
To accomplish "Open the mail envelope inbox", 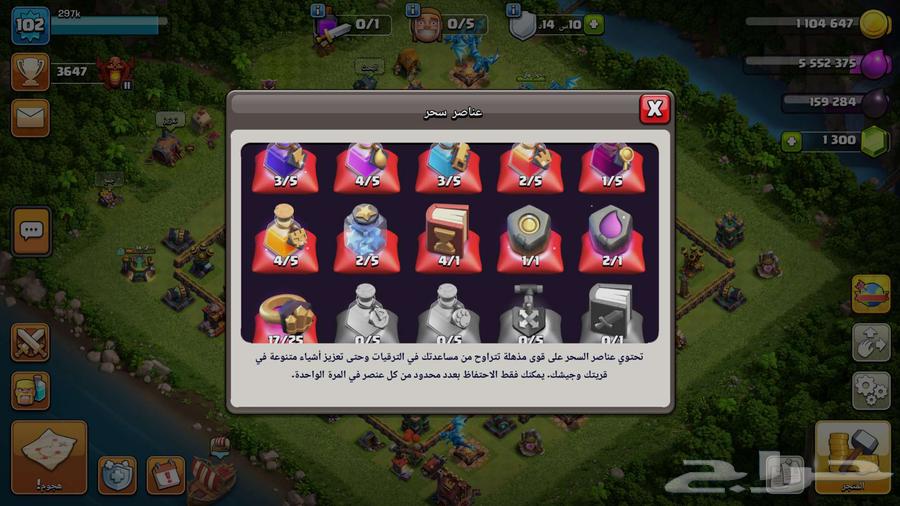I will 31,118.
